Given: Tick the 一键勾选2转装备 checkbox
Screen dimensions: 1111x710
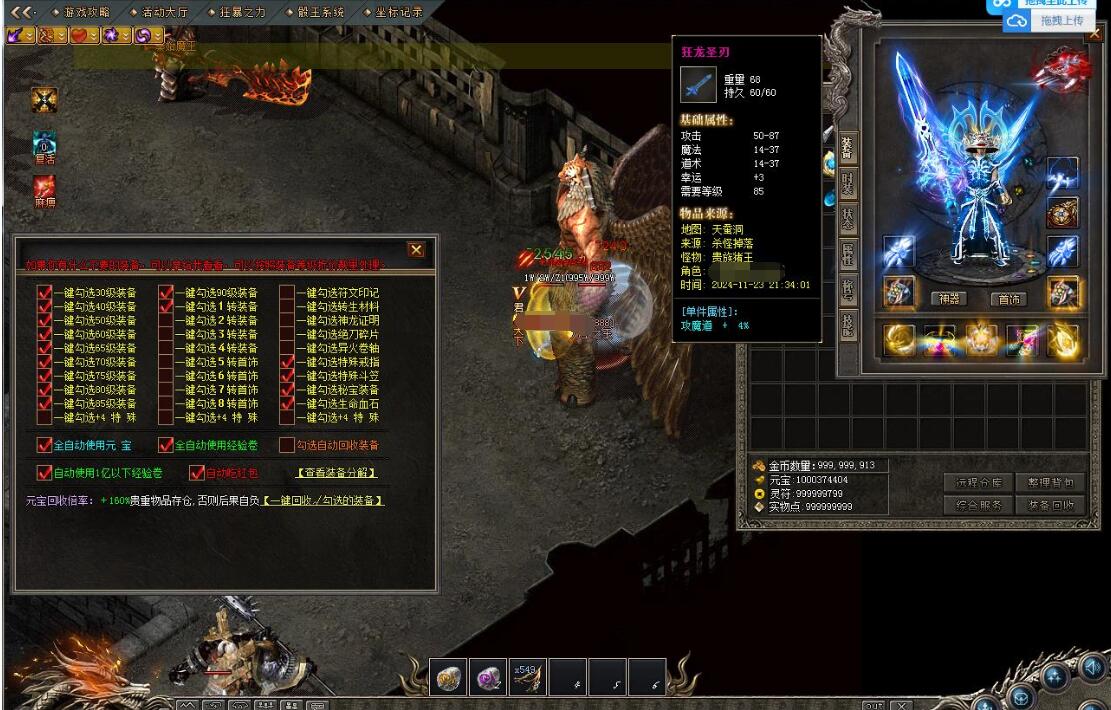Looking at the screenshot, I should pyautogui.click(x=166, y=321).
